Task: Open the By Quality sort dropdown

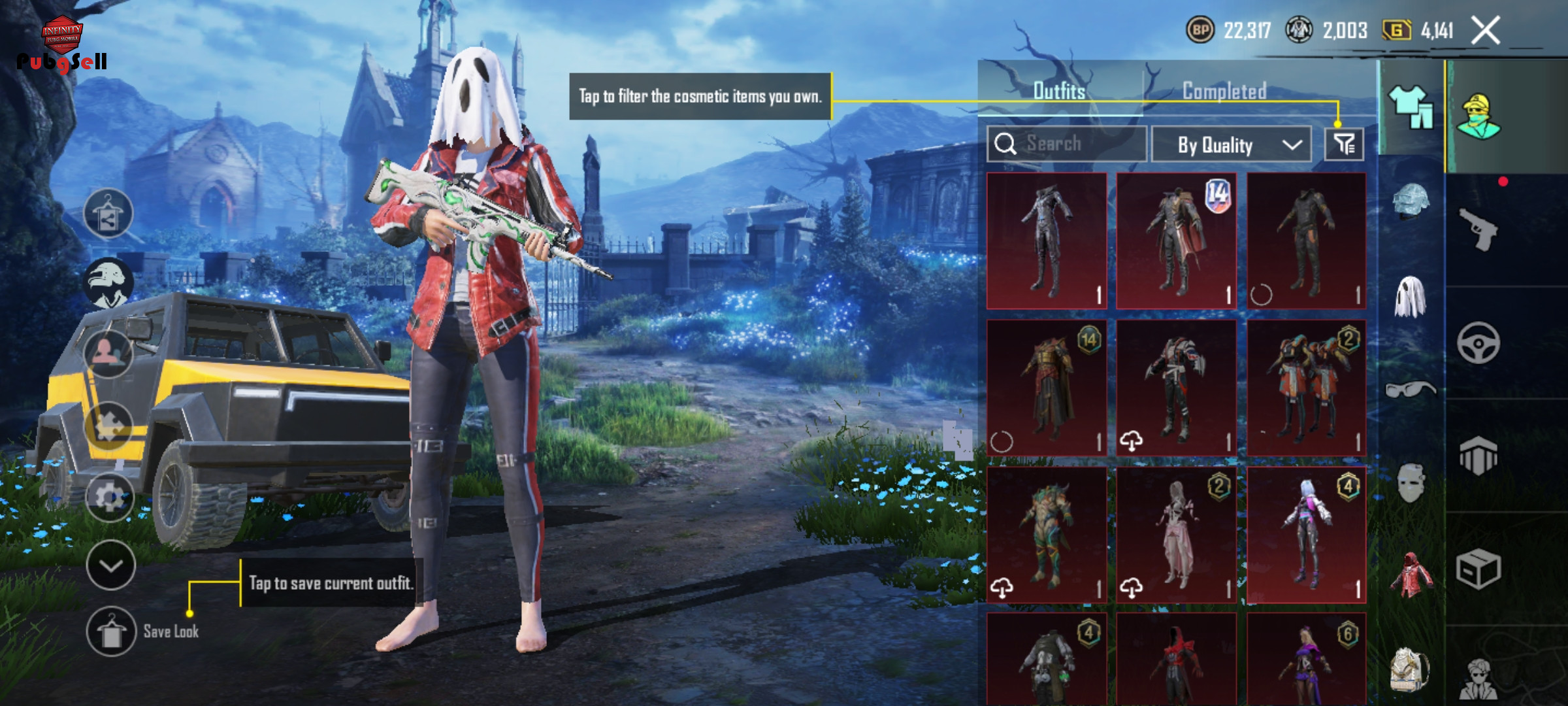Action: 1231,144
